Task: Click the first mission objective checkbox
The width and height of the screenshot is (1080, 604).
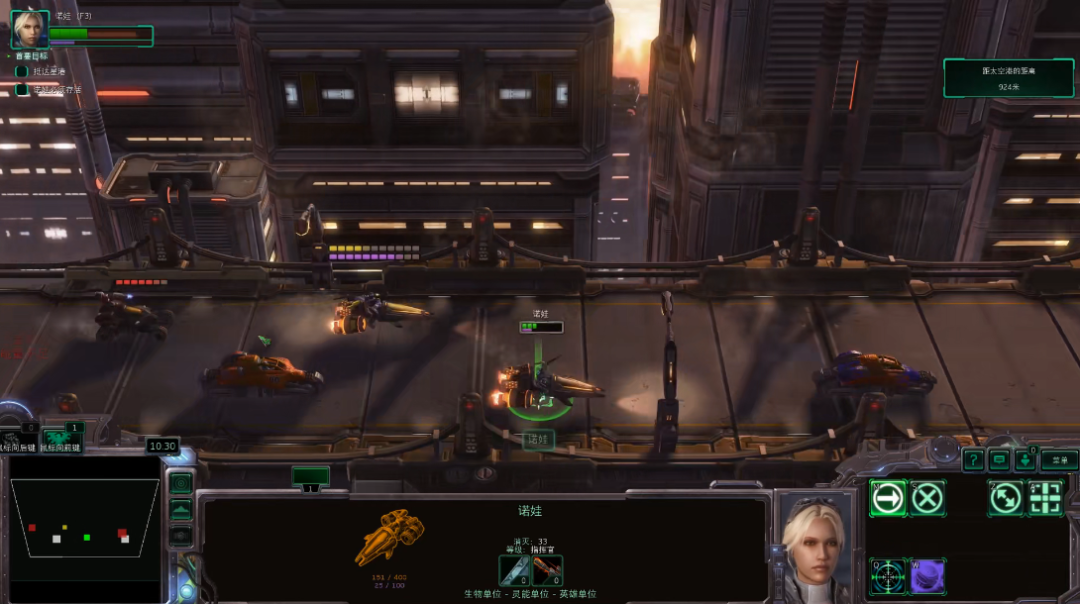Action: click(x=22, y=72)
